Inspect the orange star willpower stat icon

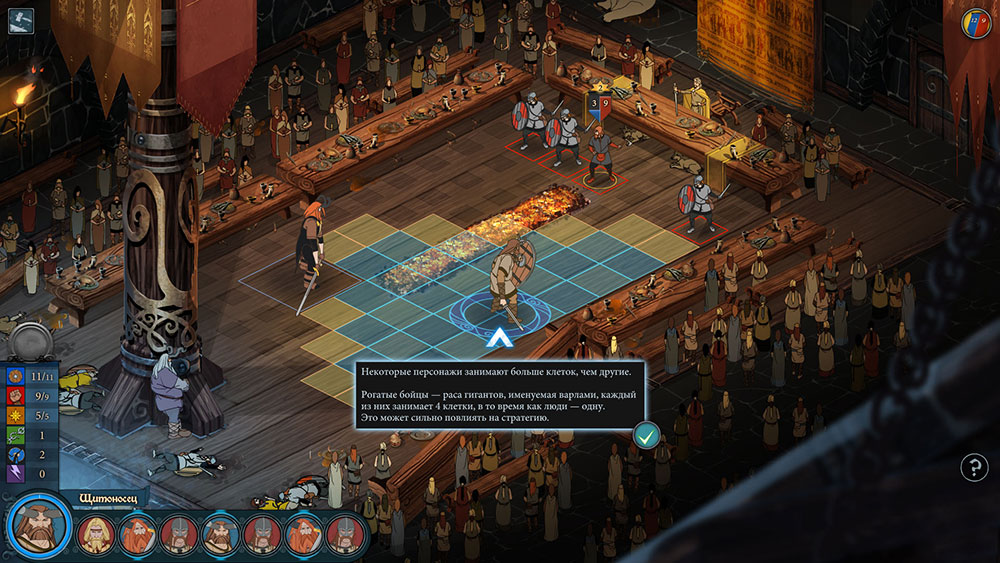click(16, 416)
